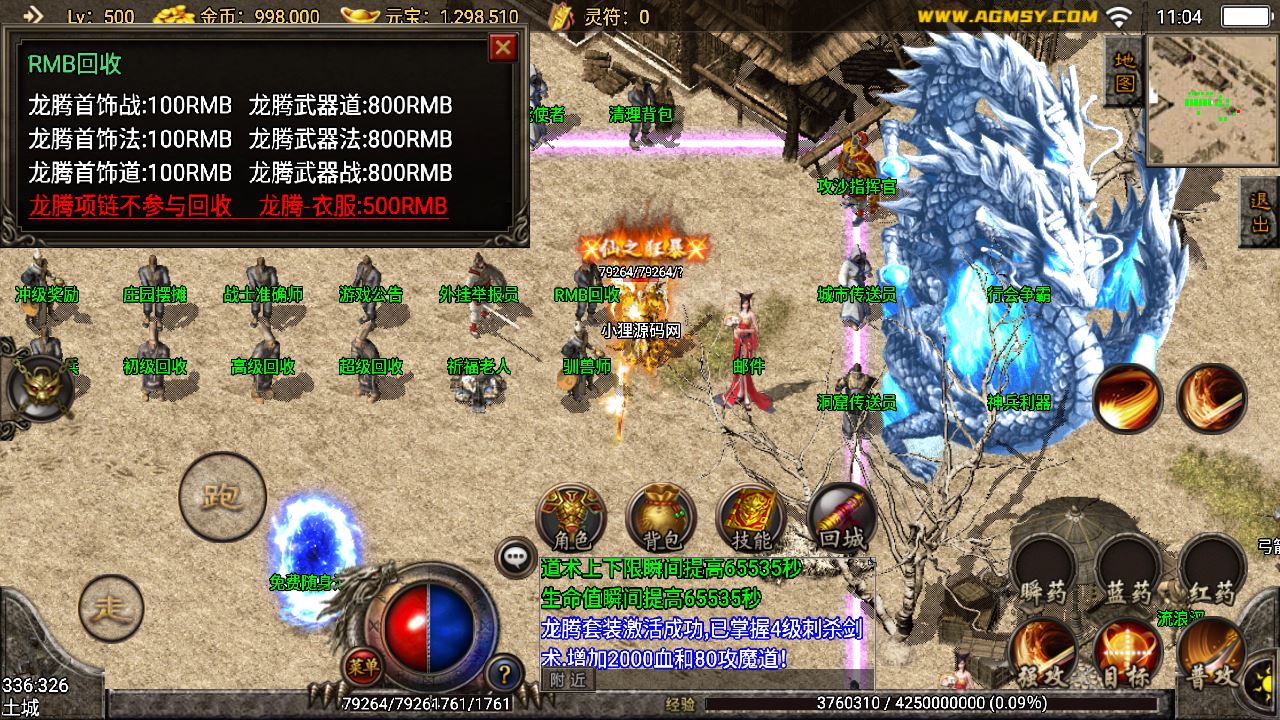
Task: Close the RMB回收 panel
Action: tap(503, 47)
